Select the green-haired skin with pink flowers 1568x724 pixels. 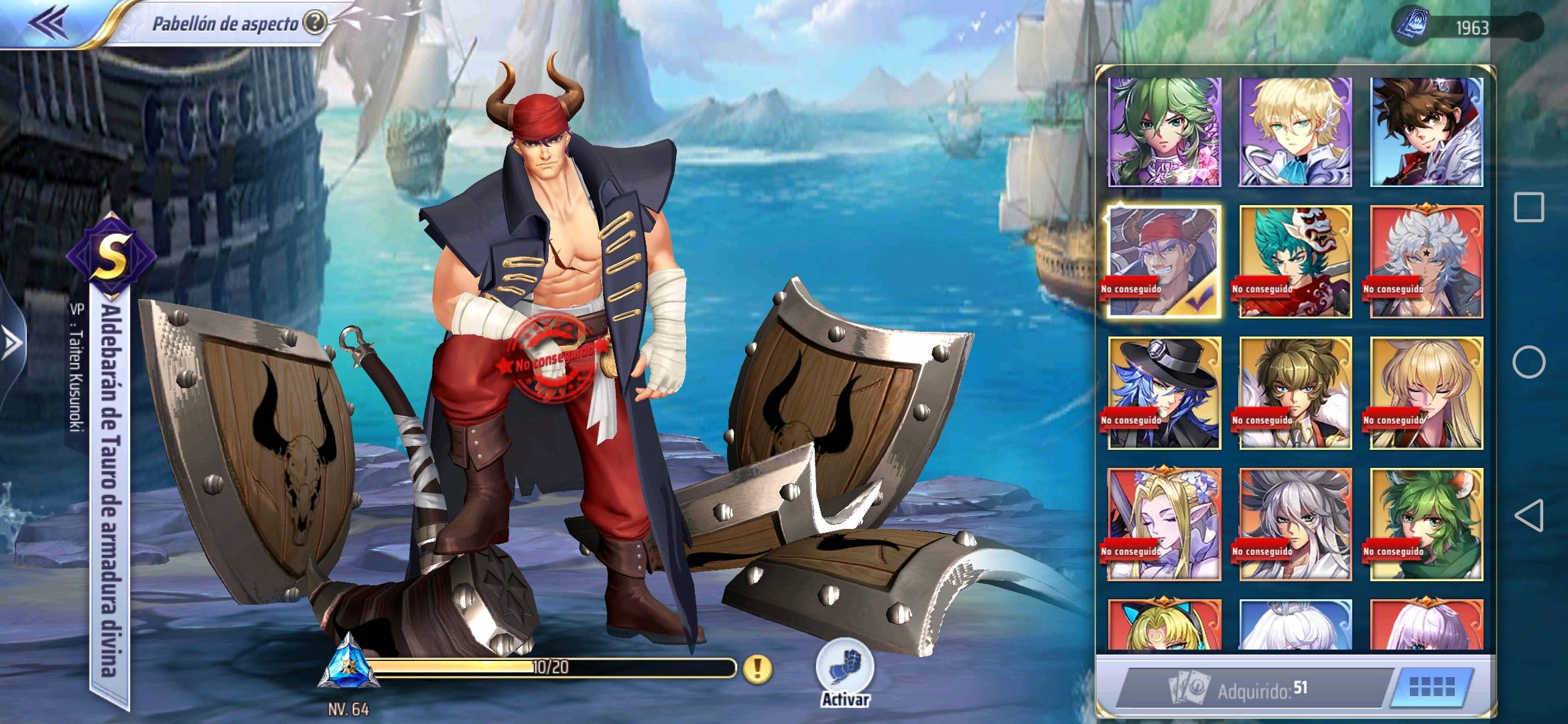[x=1164, y=131]
